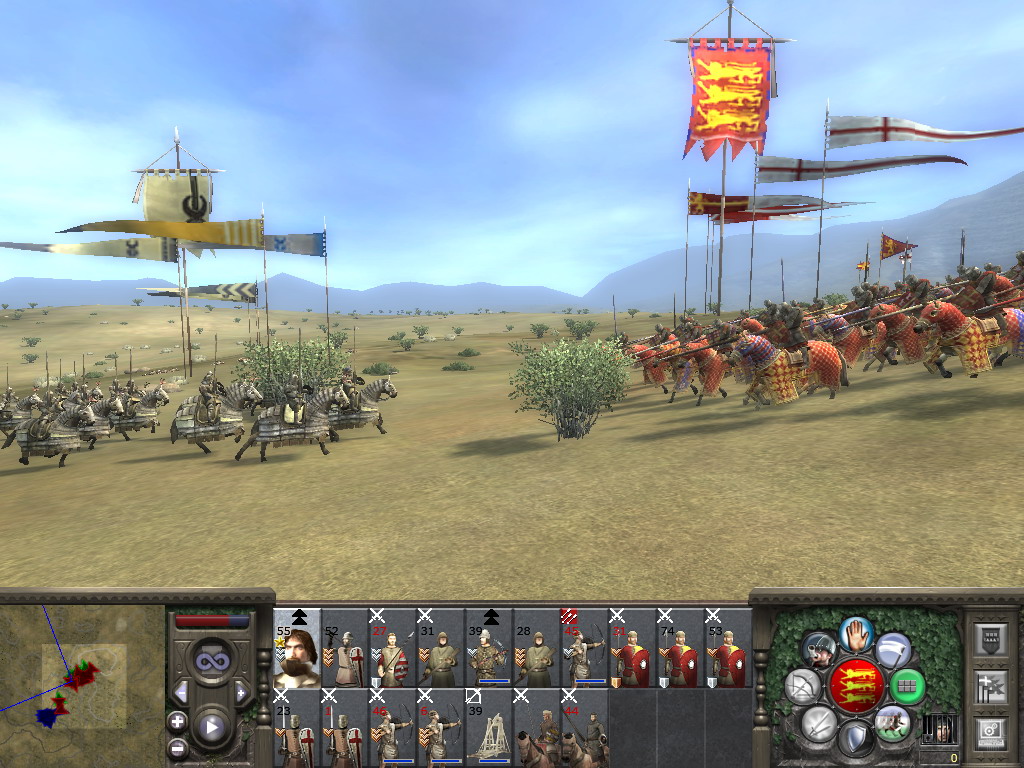Select the spearman unit card numbered 27

(393, 648)
